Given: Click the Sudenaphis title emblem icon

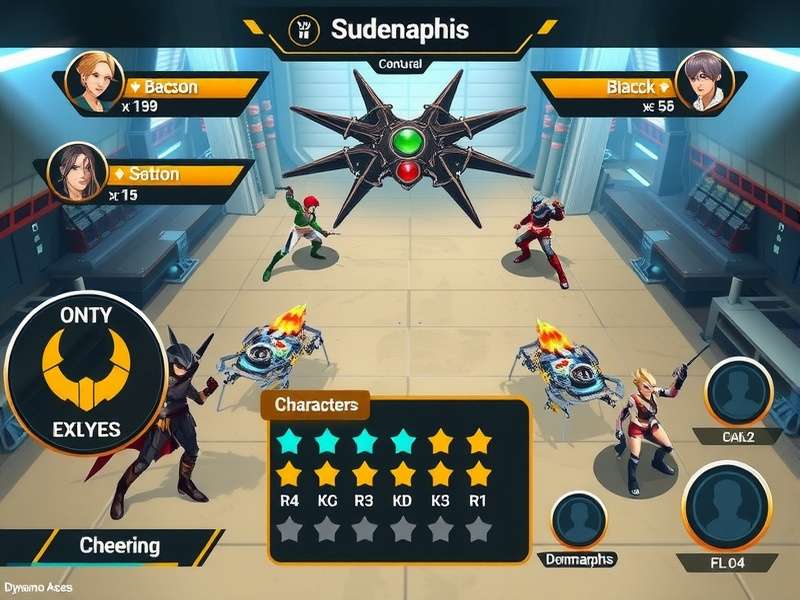Looking at the screenshot, I should coord(301,29).
